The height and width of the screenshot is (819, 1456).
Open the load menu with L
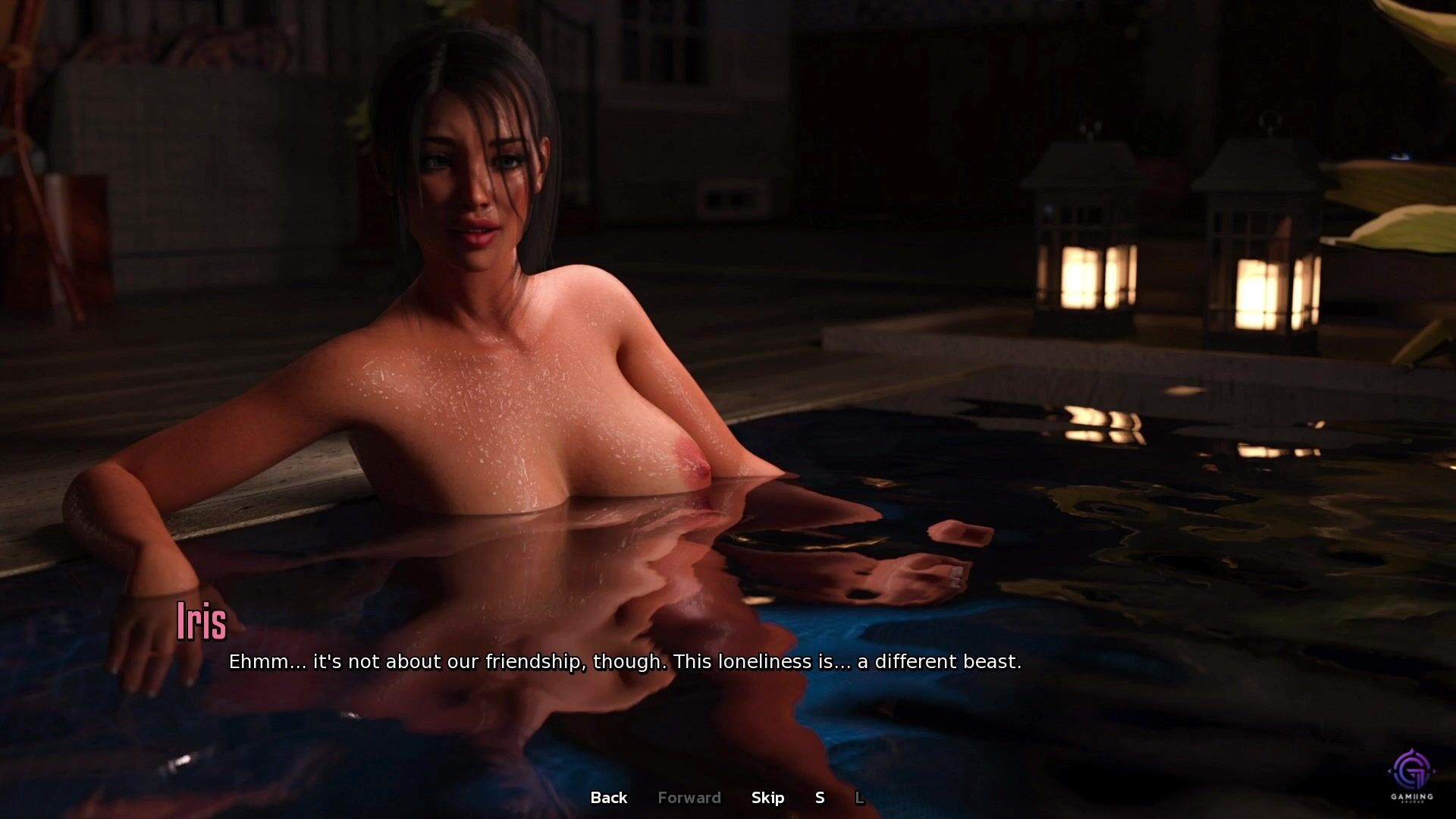coord(859,798)
